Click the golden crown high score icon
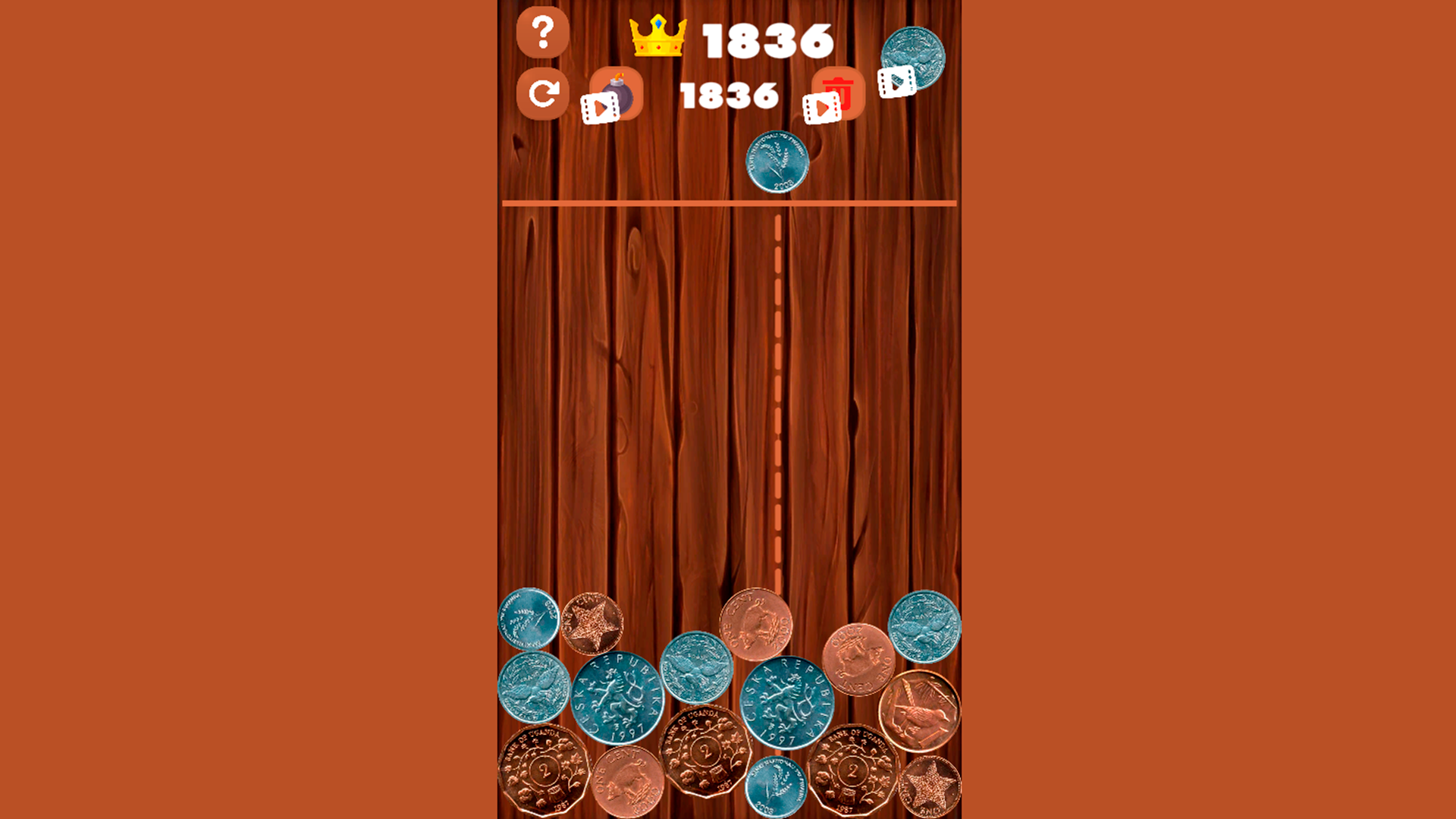The width and height of the screenshot is (1456, 819). click(x=657, y=36)
